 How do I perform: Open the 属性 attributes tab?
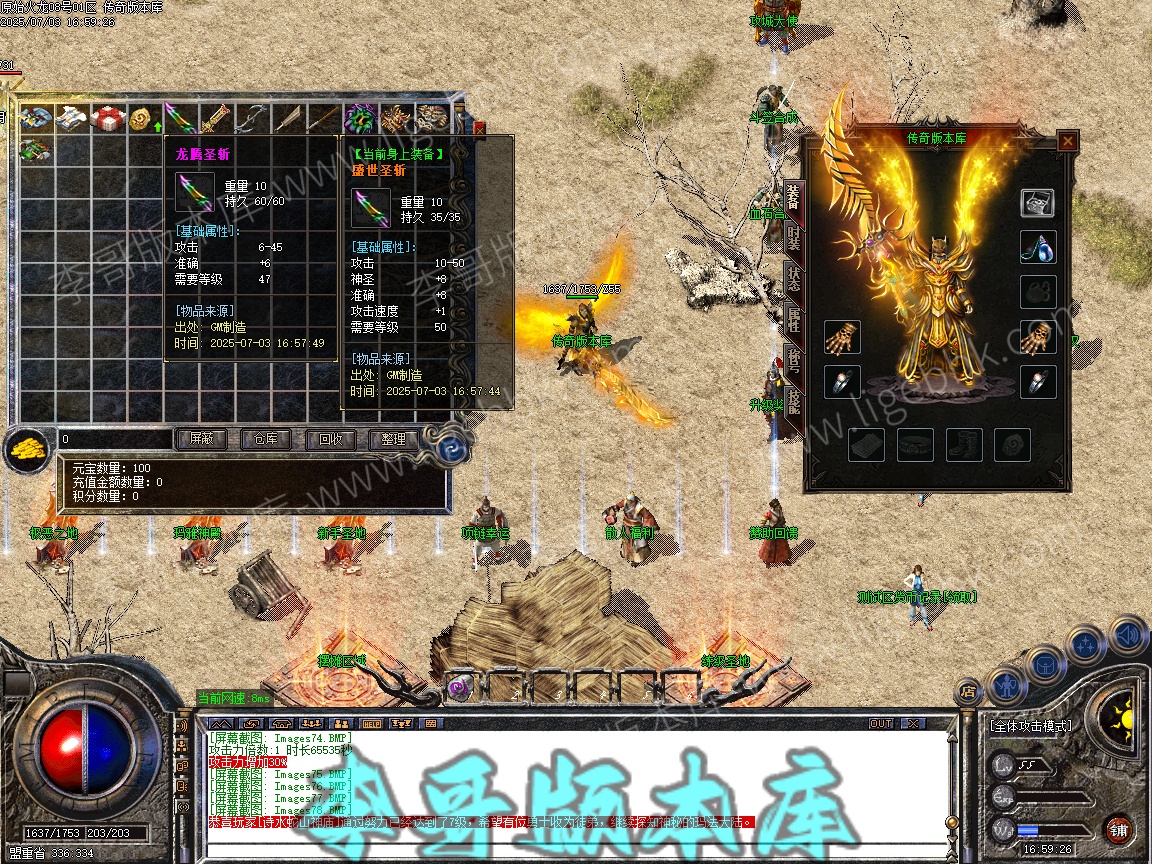793,320
